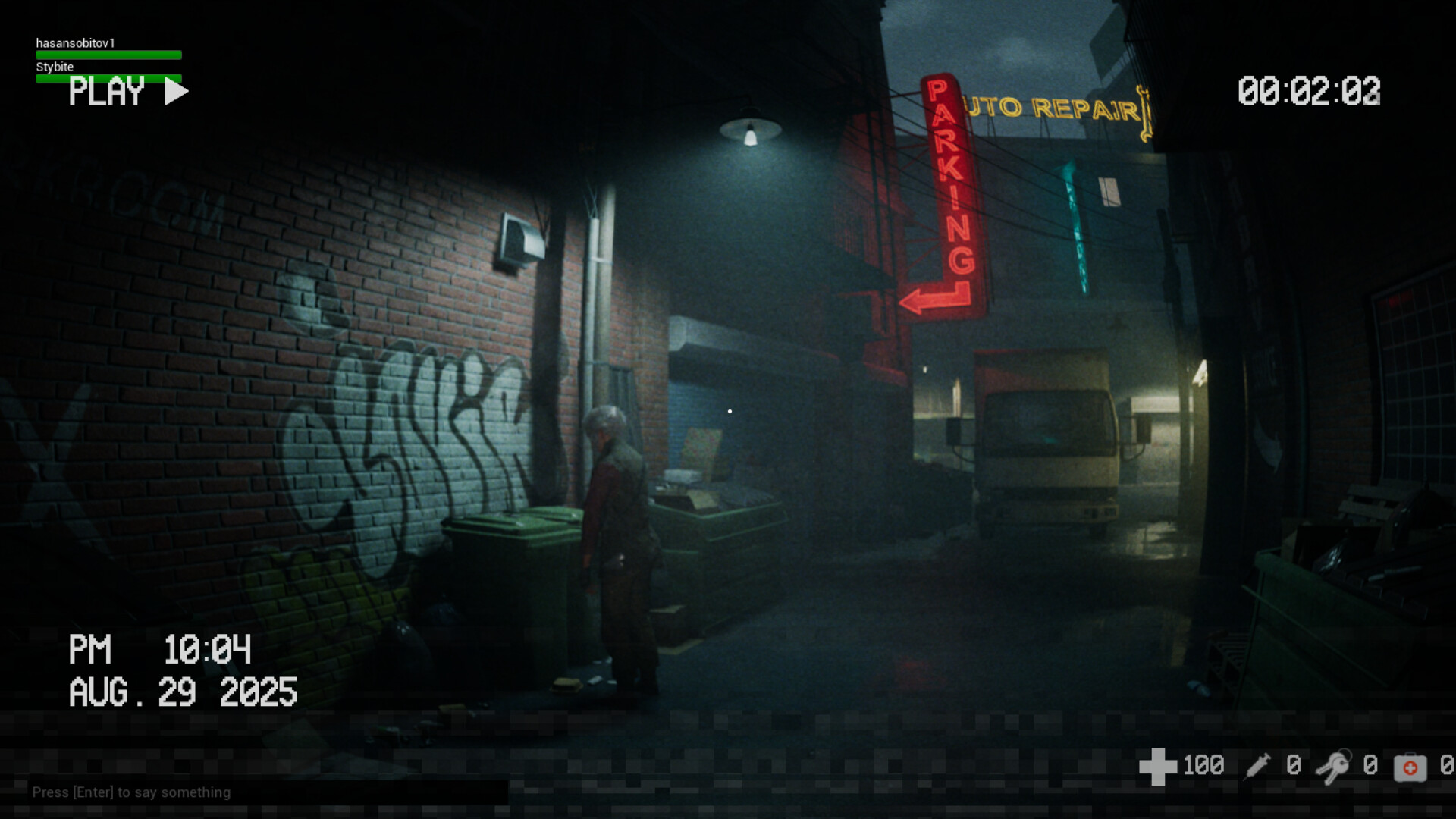
Task: Select the syringe inventory icon
Action: tap(1259, 765)
